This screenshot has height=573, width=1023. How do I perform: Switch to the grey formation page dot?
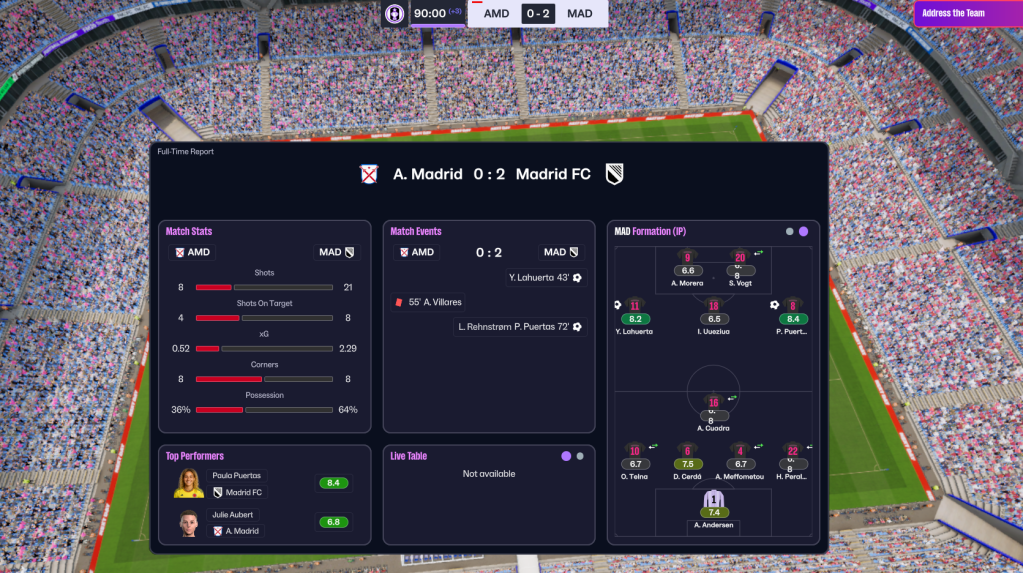click(x=790, y=232)
